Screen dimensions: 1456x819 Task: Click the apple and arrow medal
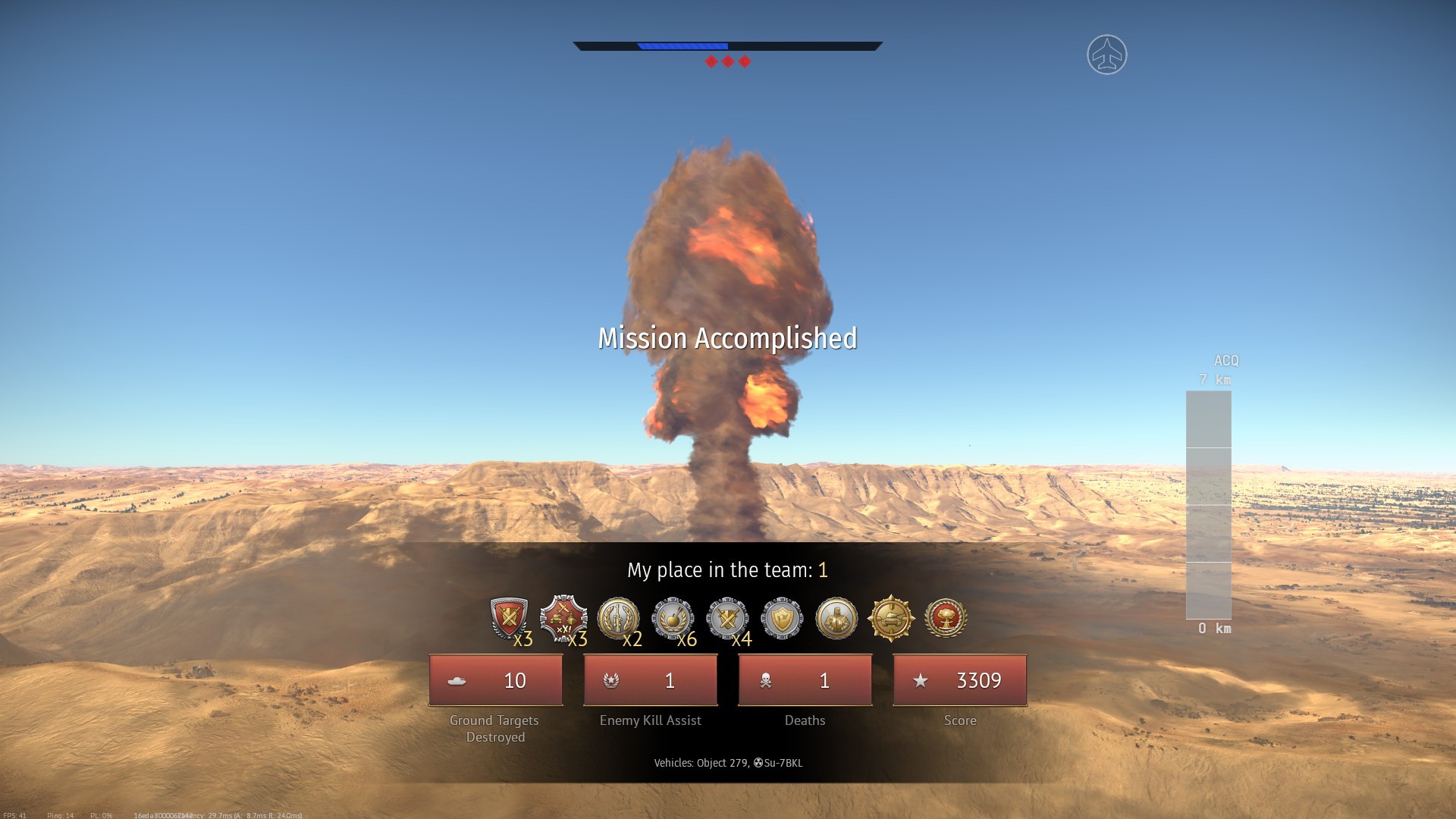673,618
